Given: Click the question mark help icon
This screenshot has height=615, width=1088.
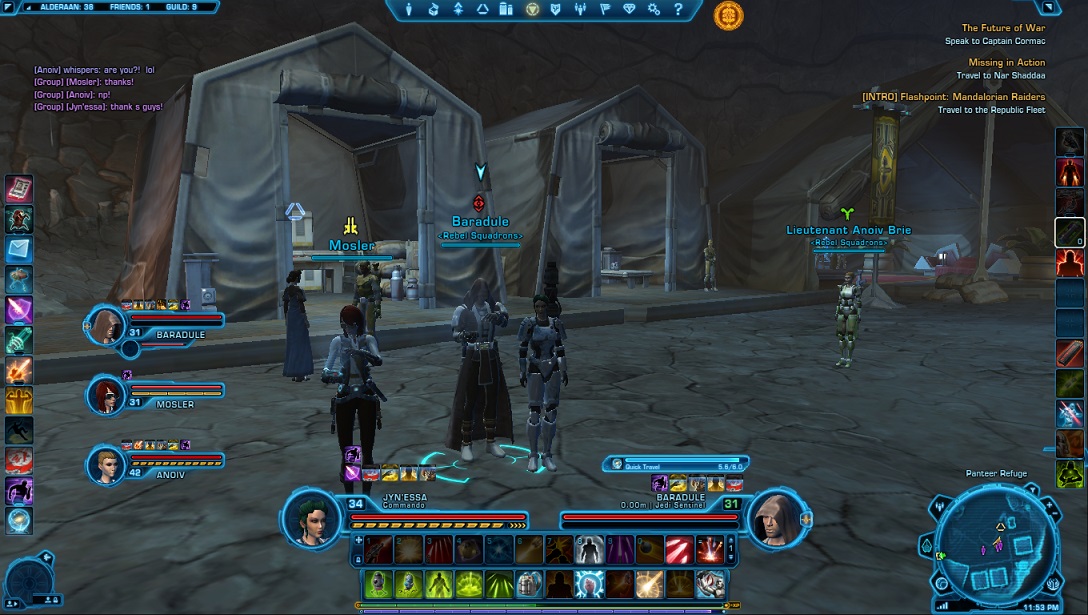Looking at the screenshot, I should [x=678, y=10].
